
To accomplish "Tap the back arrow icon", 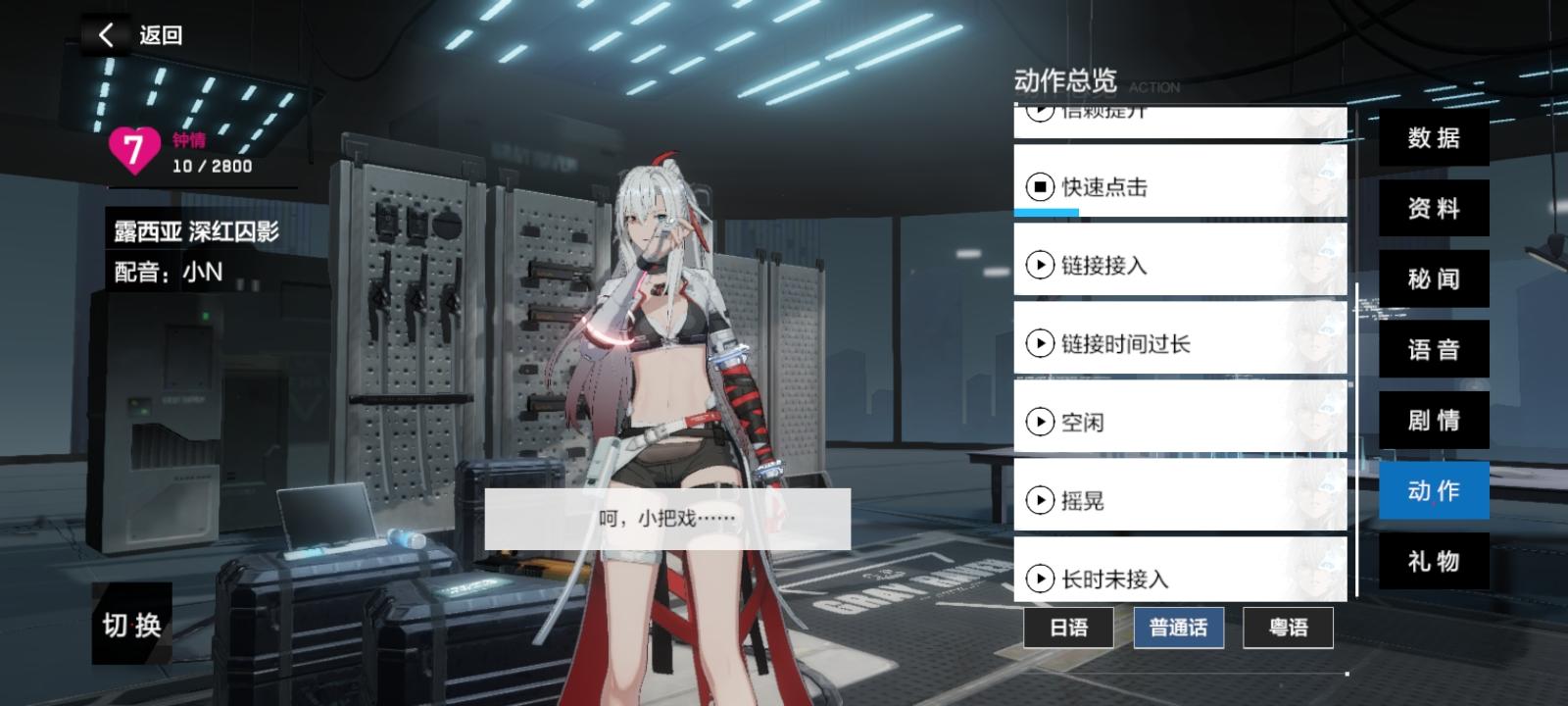I will [x=105, y=33].
